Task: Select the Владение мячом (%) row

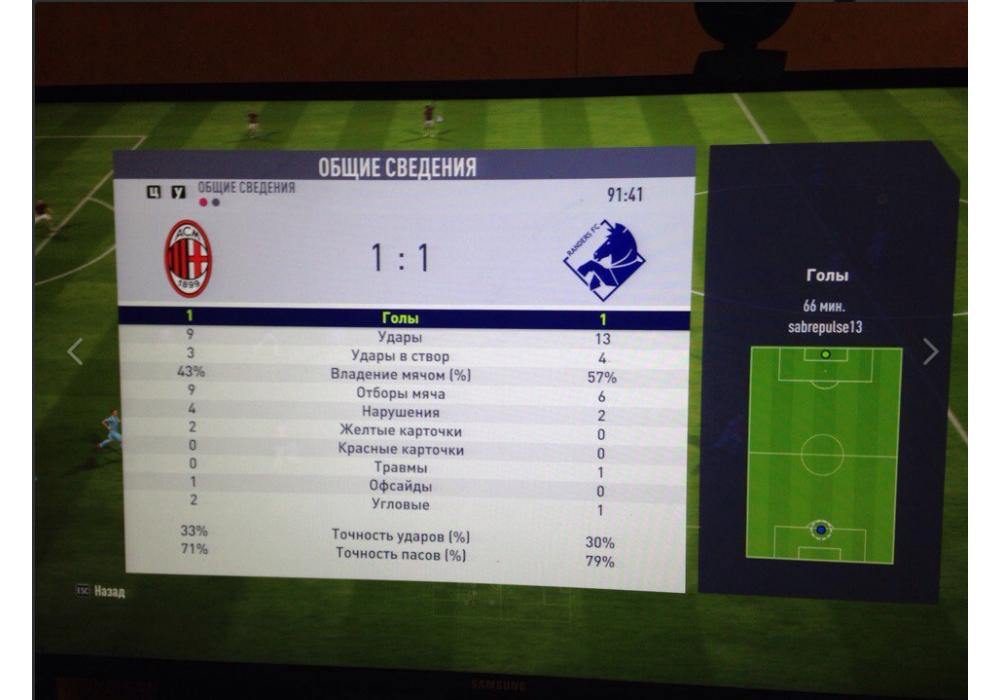Action: pos(400,375)
